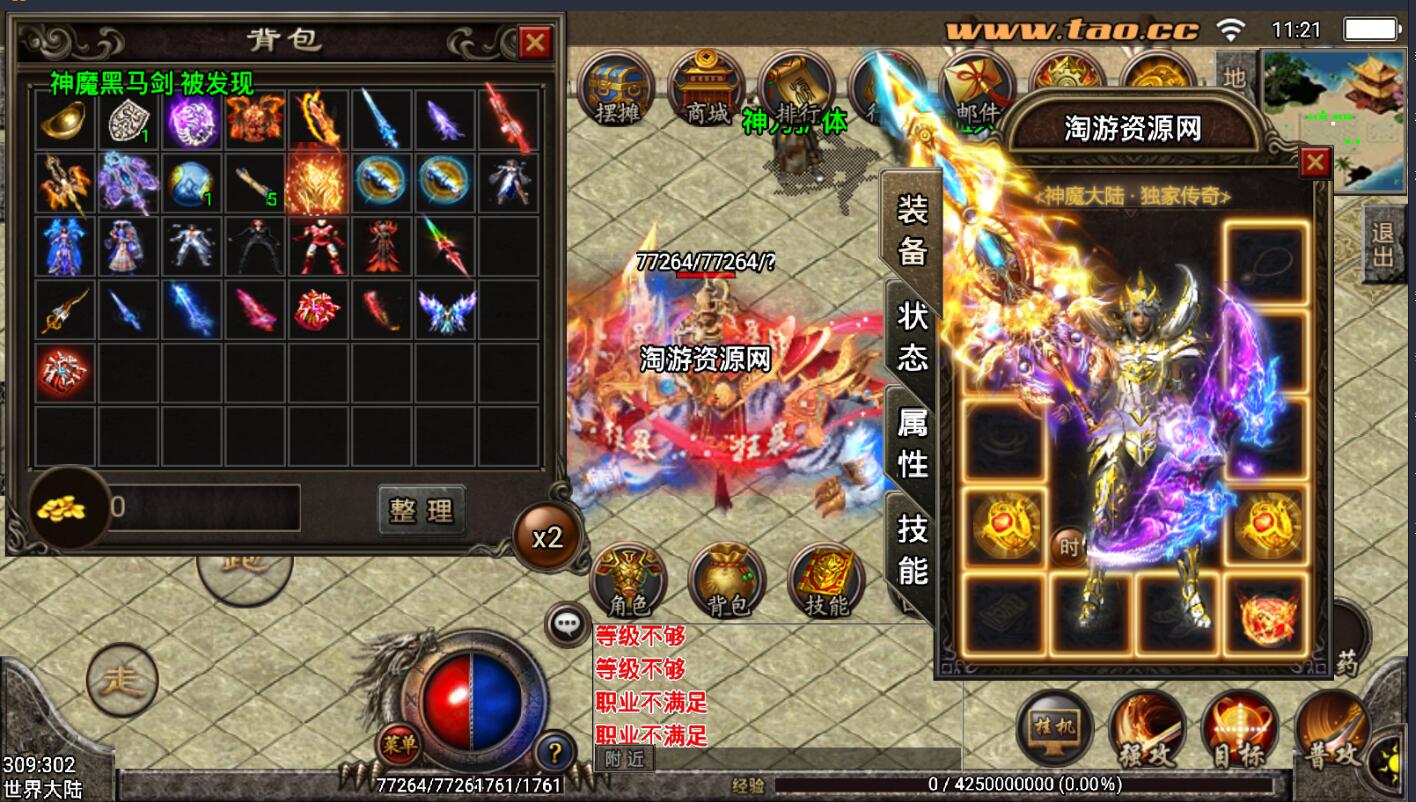1416x802 pixels.
Task: Open the minimap in the corner
Action: (x=1336, y=118)
